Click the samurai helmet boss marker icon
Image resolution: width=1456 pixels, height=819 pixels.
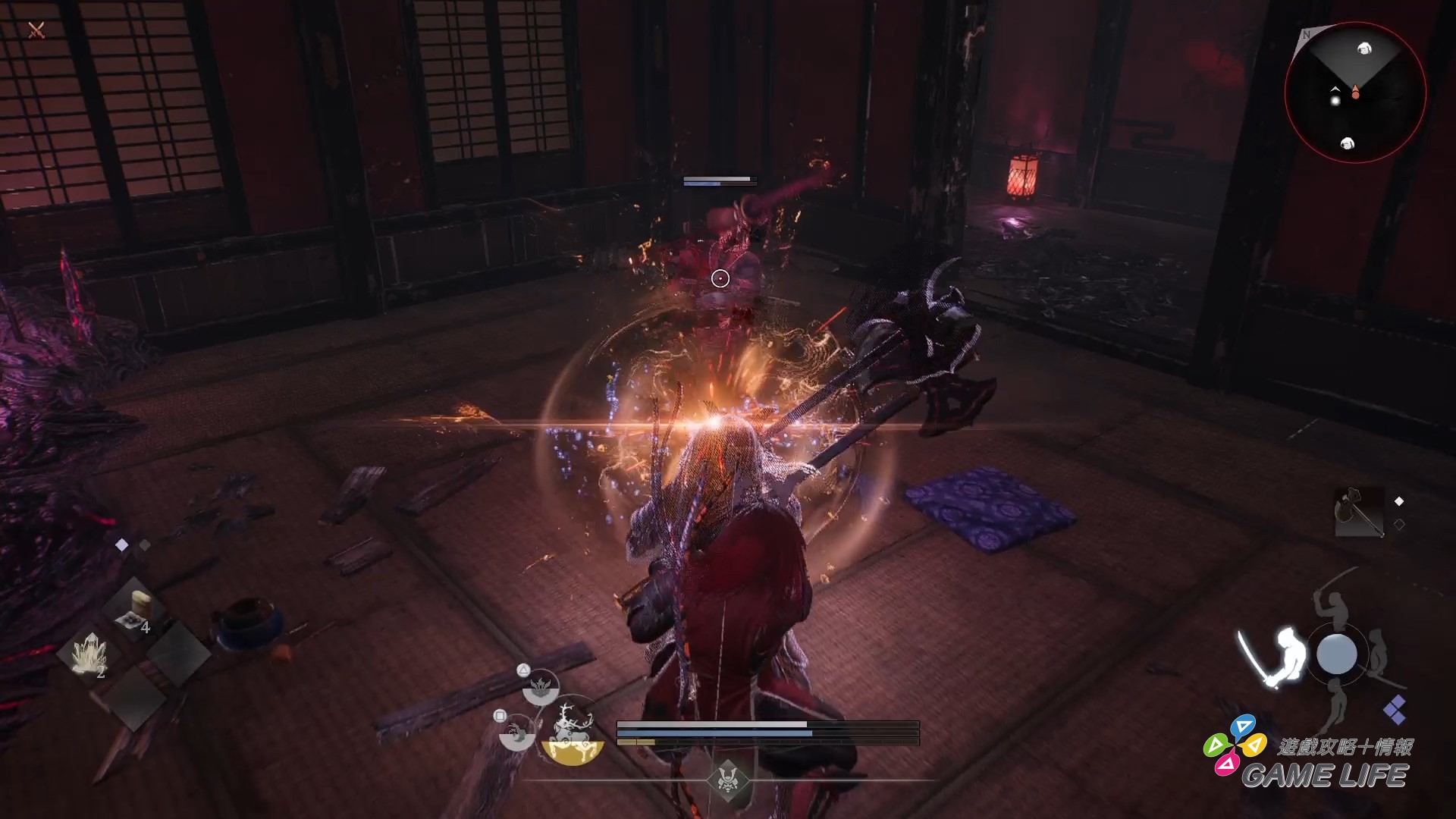pyautogui.click(x=727, y=780)
